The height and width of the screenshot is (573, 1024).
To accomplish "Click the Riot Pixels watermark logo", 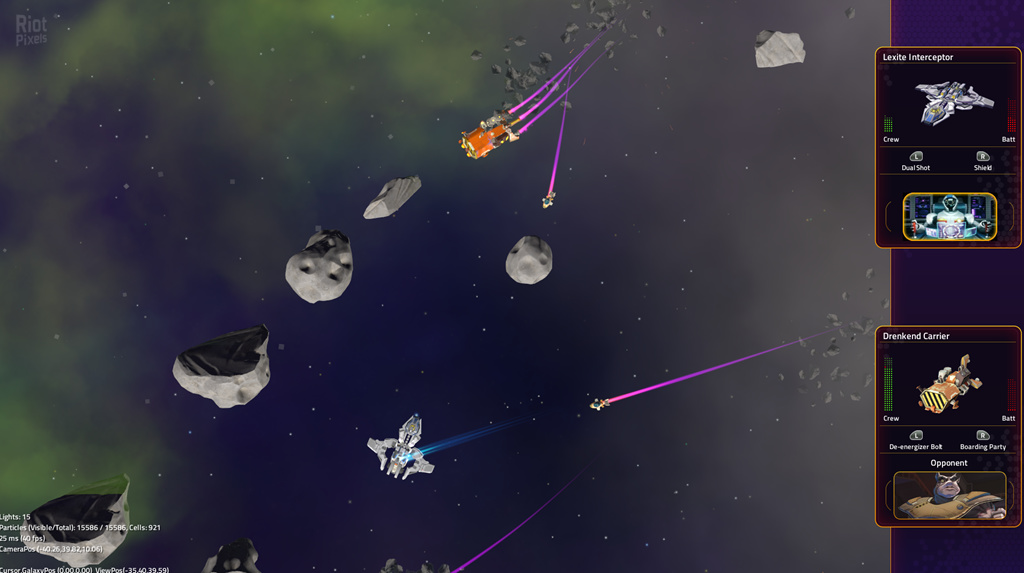I will pos(32,29).
